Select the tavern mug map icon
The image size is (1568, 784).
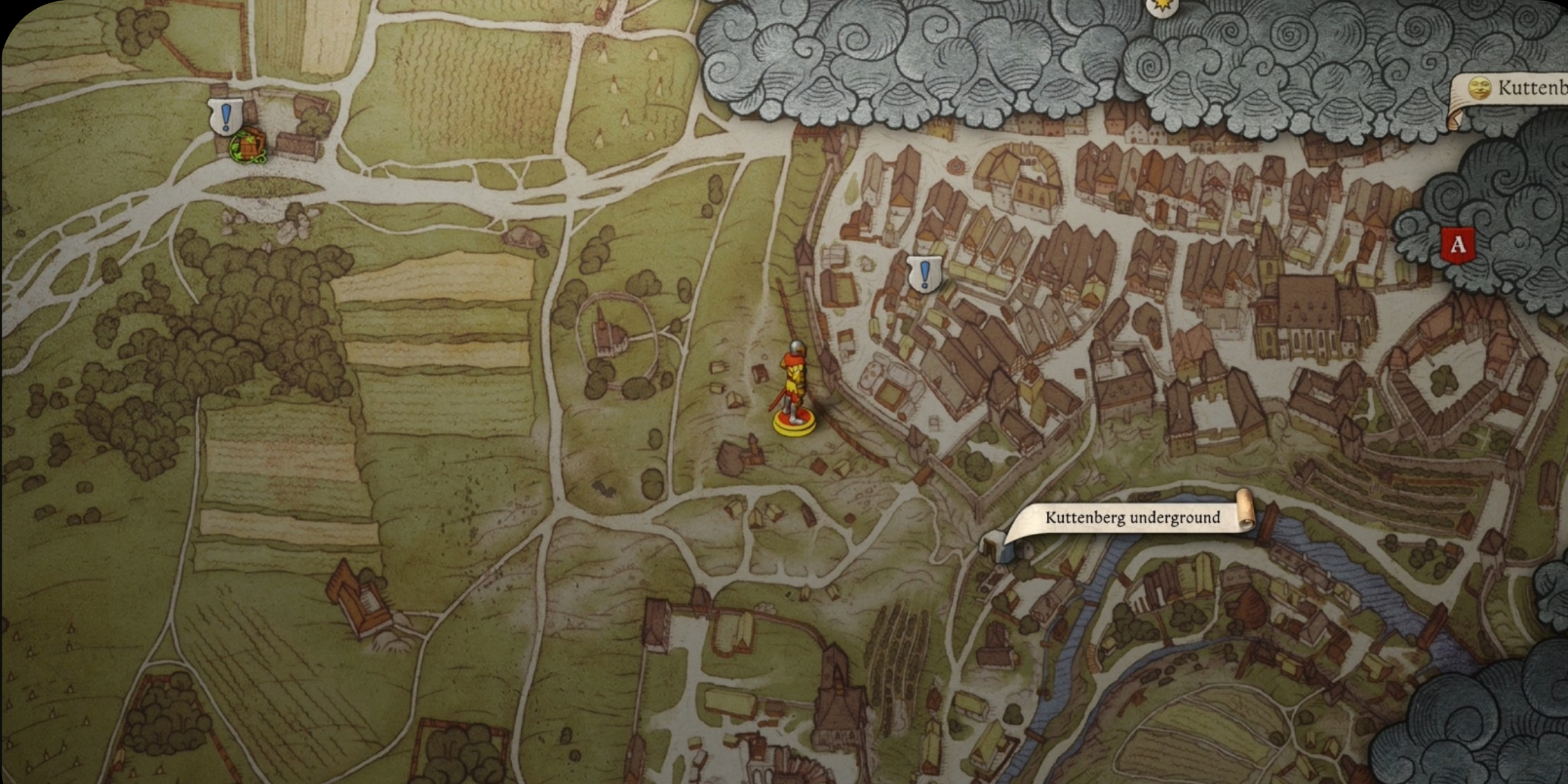pyautogui.click(x=248, y=146)
